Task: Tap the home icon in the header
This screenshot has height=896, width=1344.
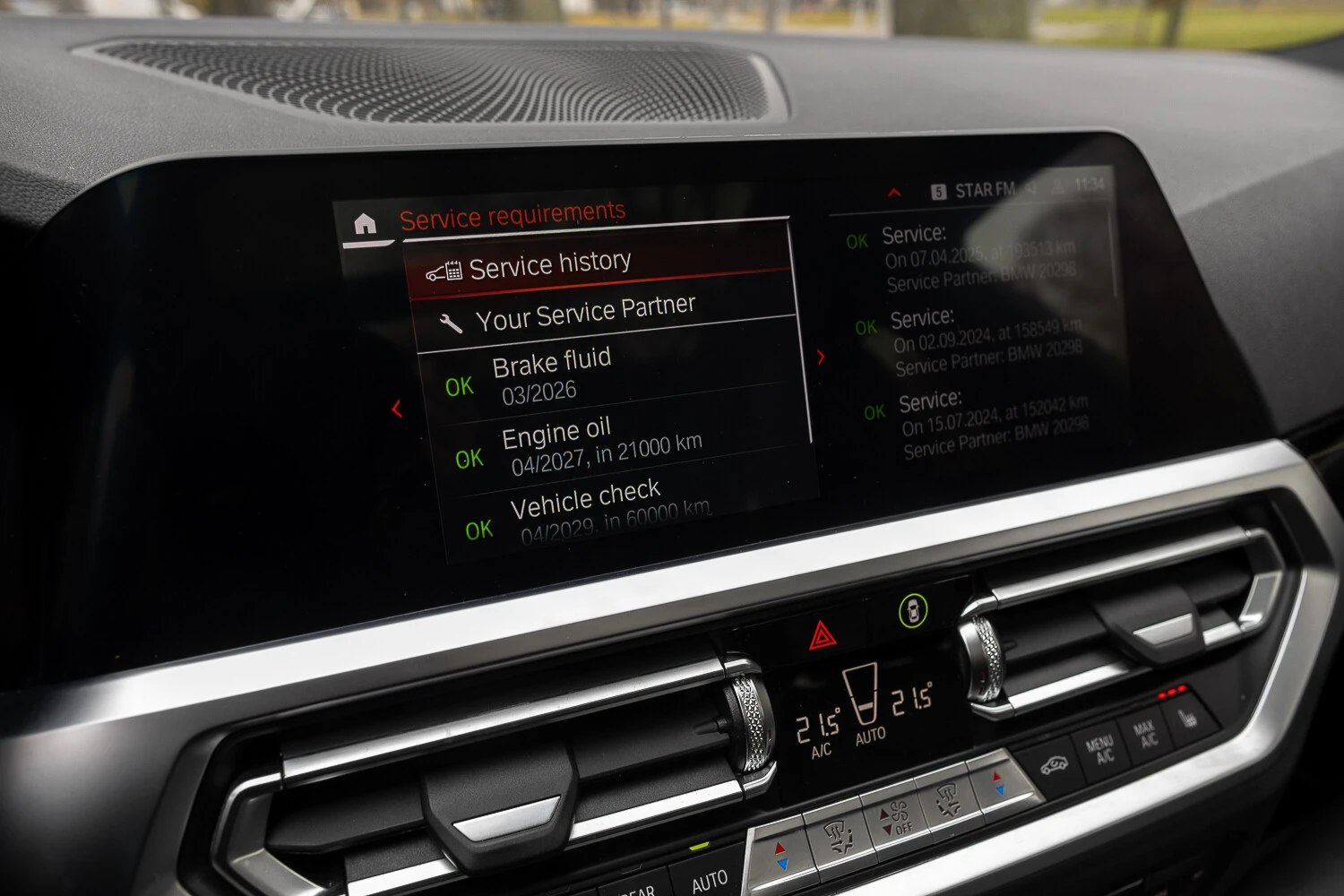Action: click(x=365, y=223)
